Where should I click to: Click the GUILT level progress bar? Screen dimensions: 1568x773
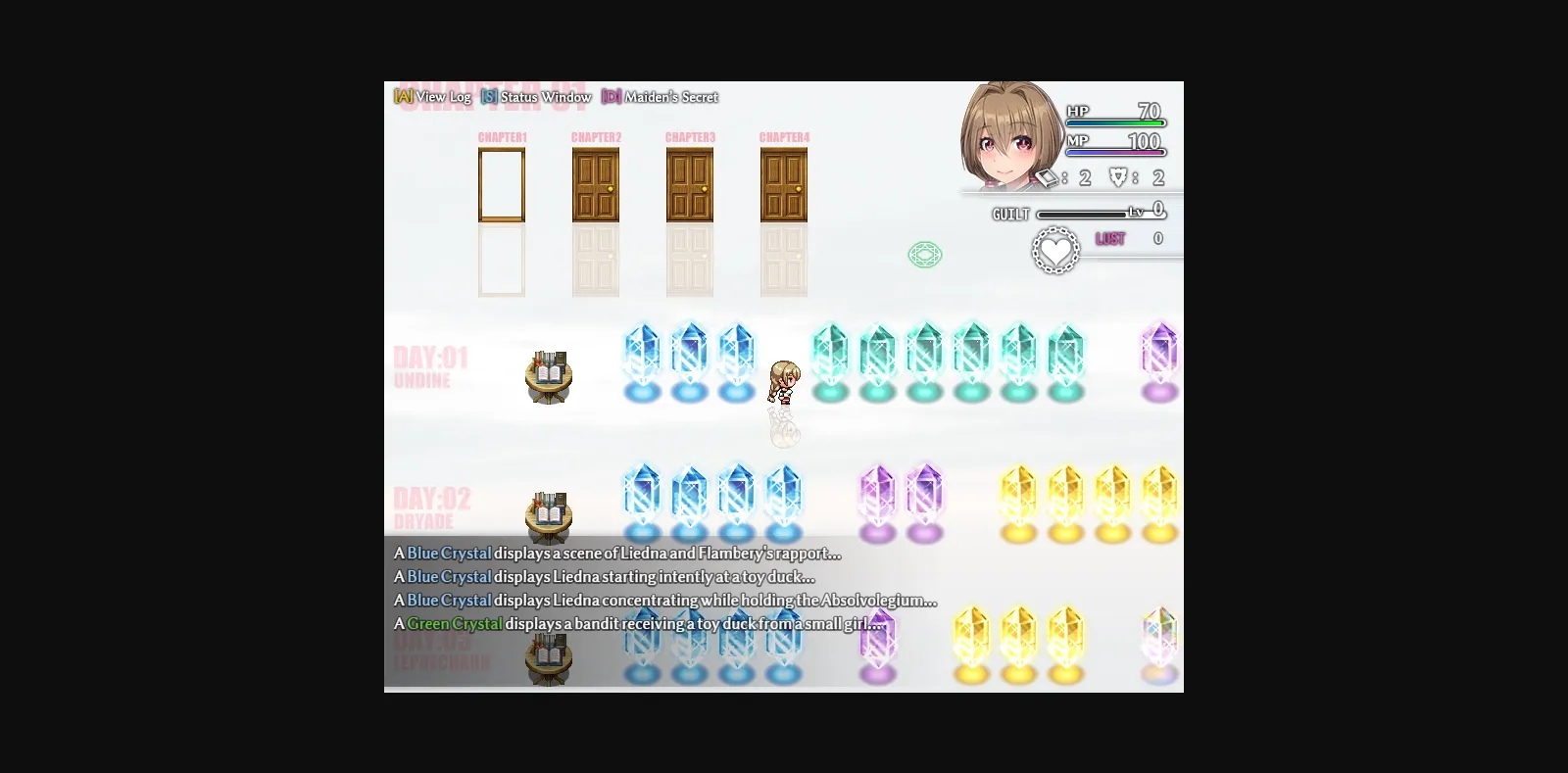pyautogui.click(x=1083, y=212)
